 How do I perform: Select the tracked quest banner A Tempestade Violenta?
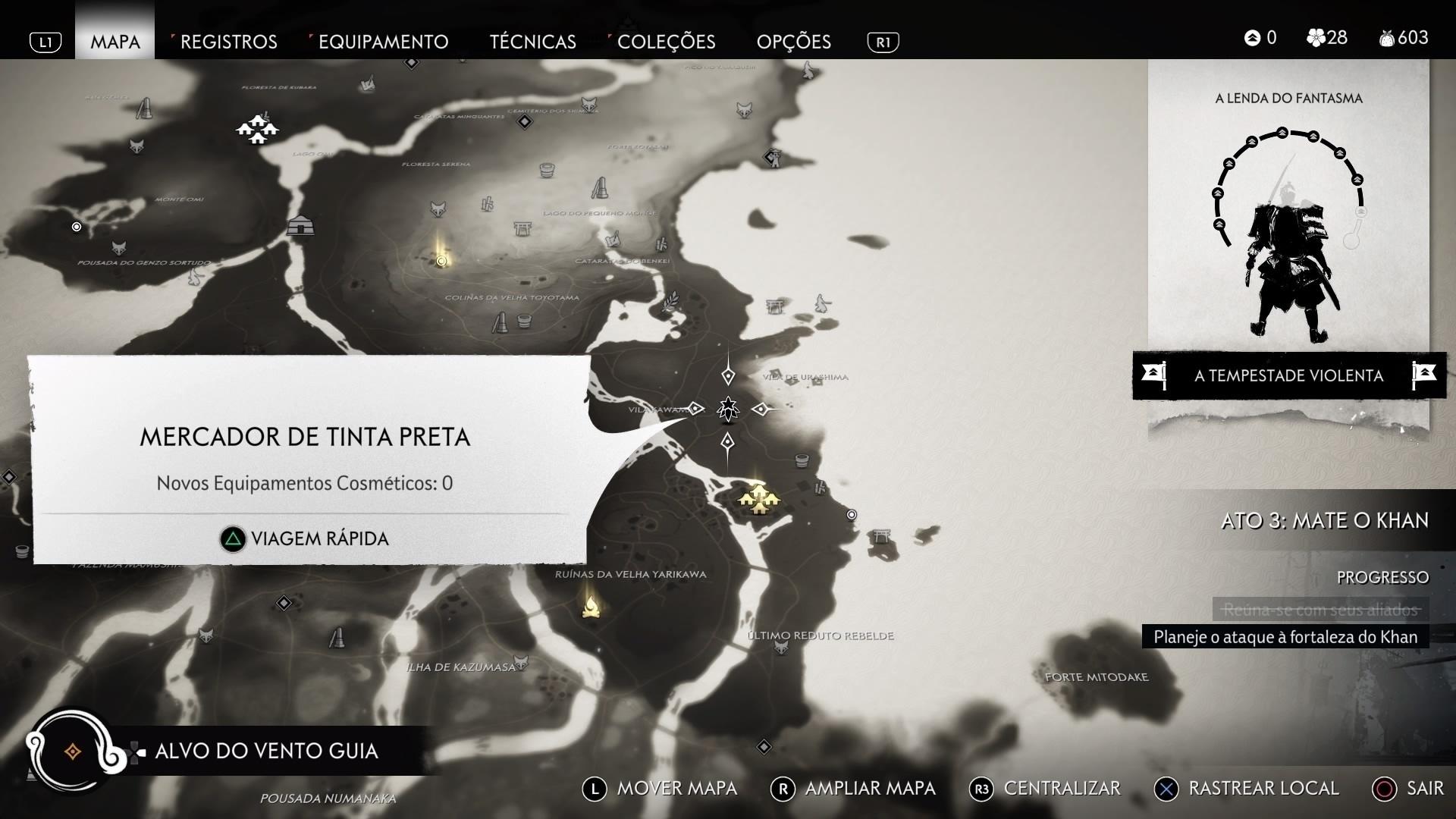click(1288, 375)
